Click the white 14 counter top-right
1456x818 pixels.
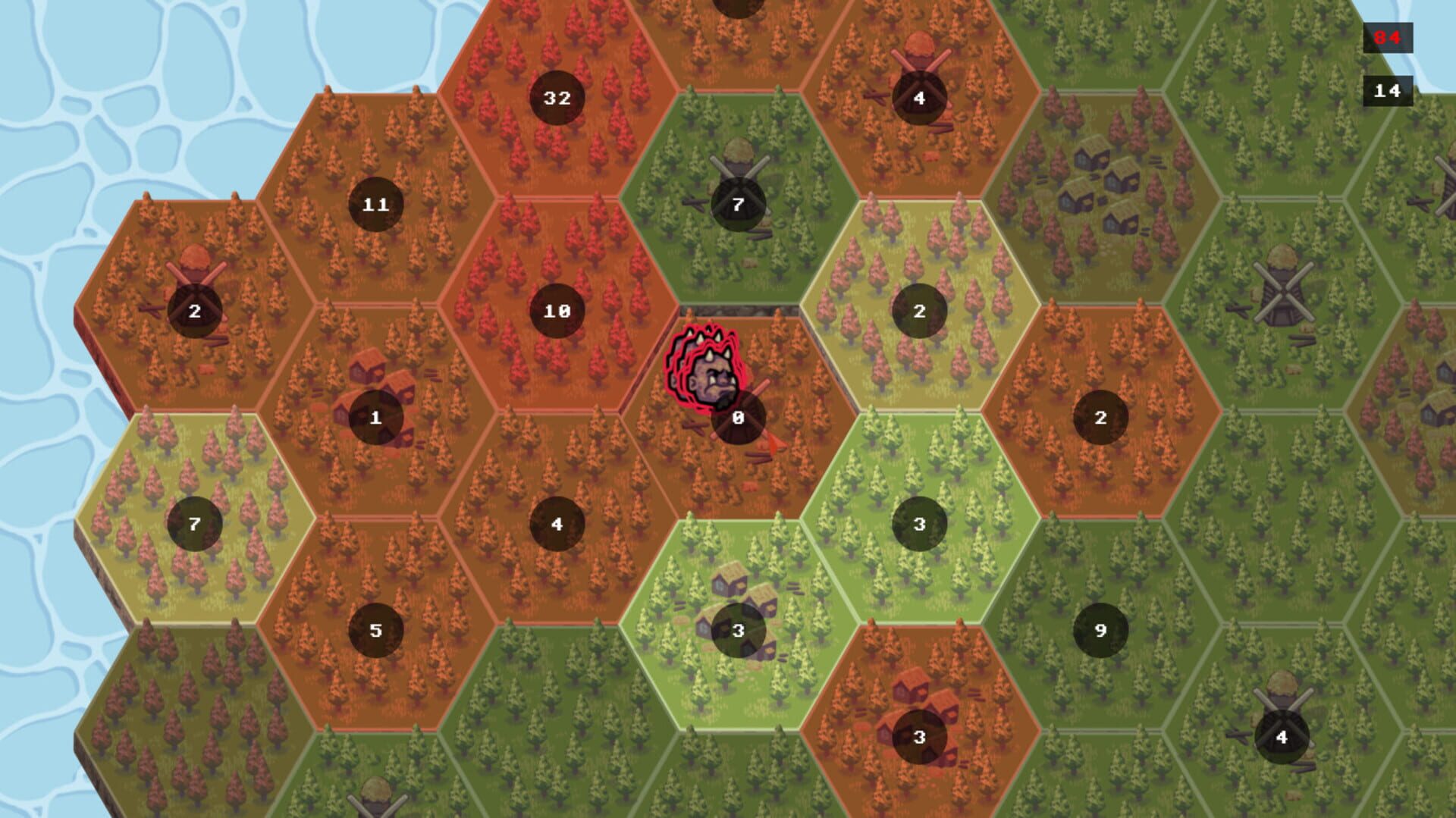[x=1390, y=91]
